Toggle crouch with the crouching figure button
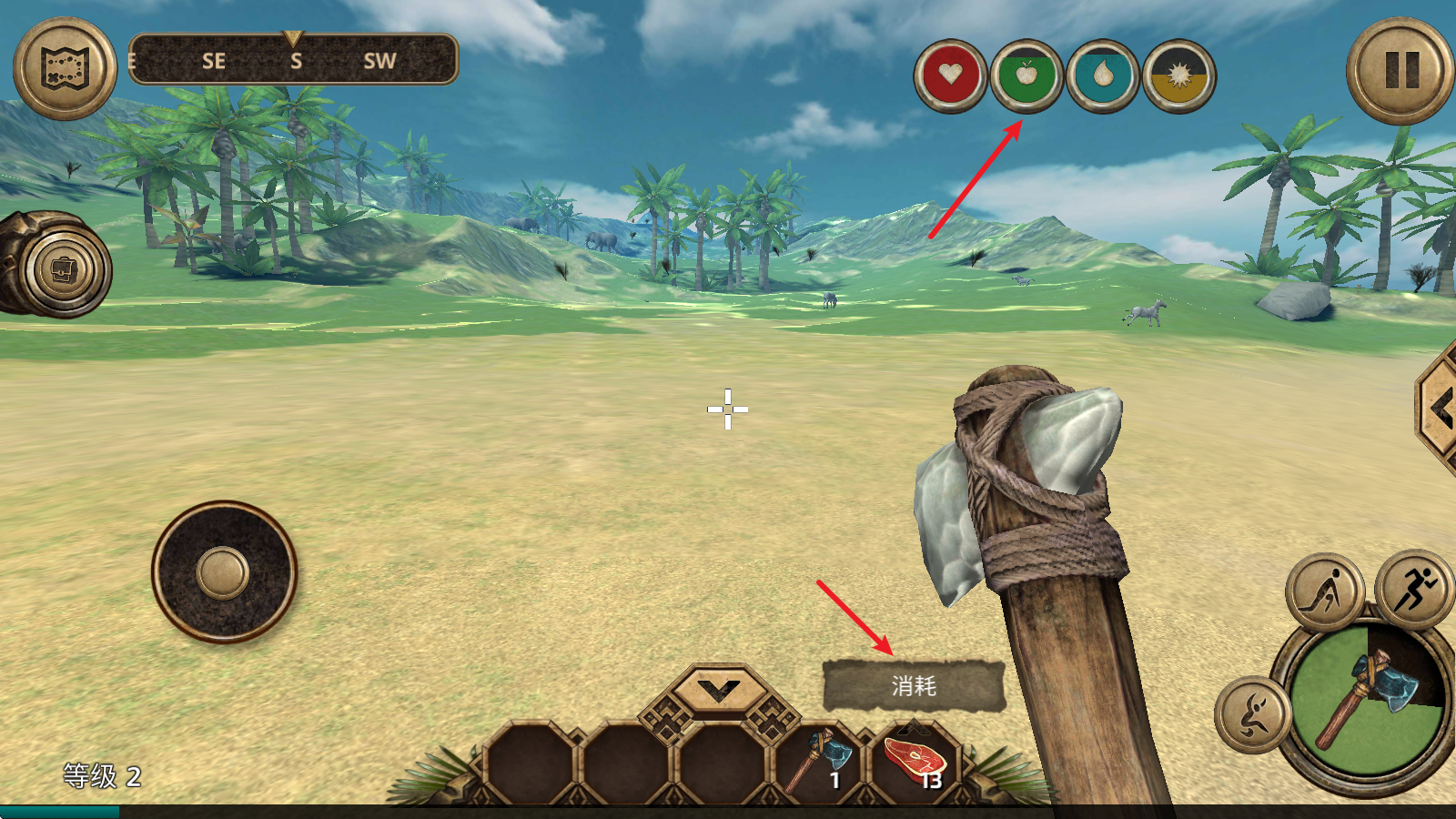 [1325, 593]
